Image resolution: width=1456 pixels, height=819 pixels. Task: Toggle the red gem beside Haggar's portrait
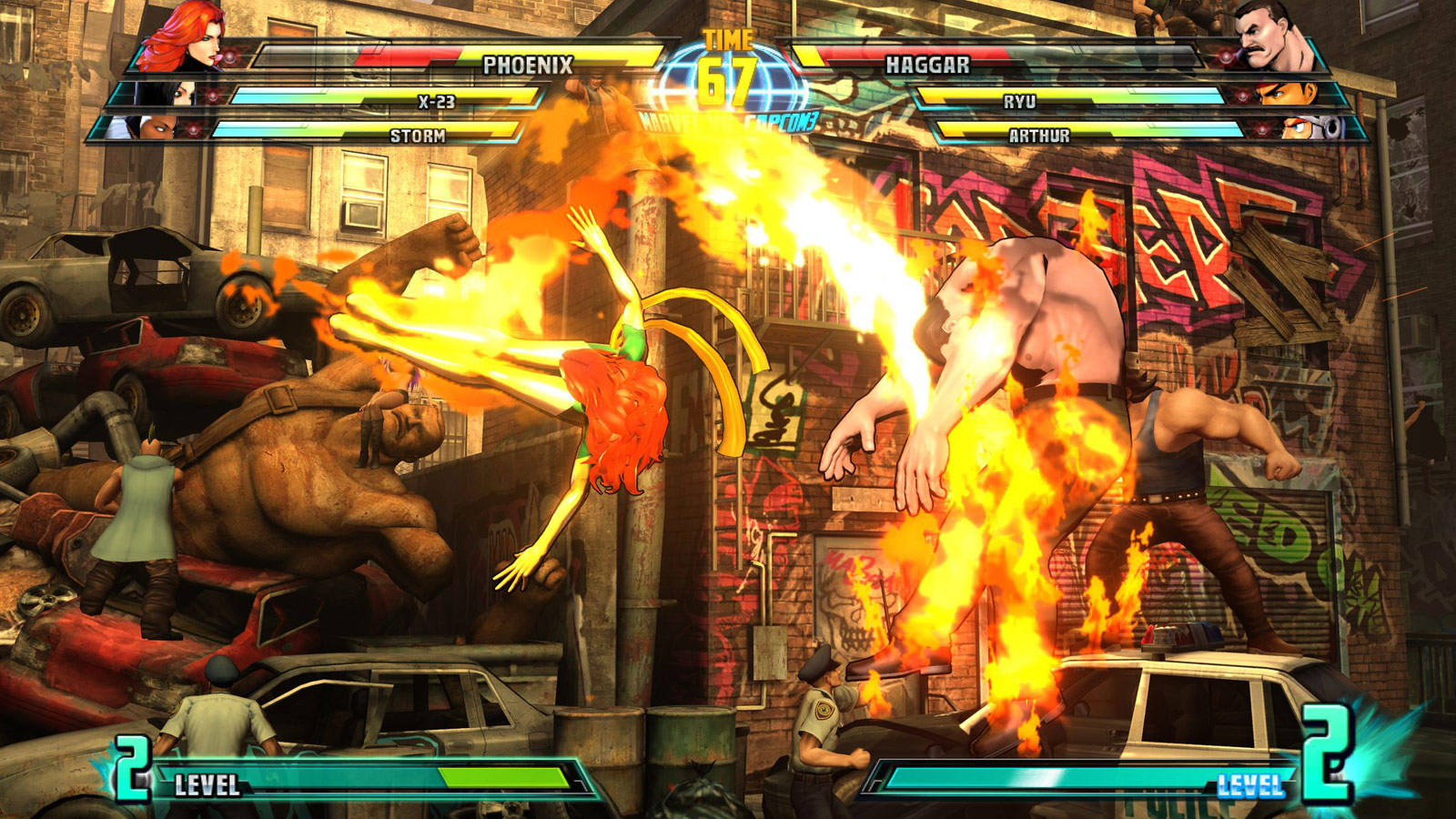1227,56
